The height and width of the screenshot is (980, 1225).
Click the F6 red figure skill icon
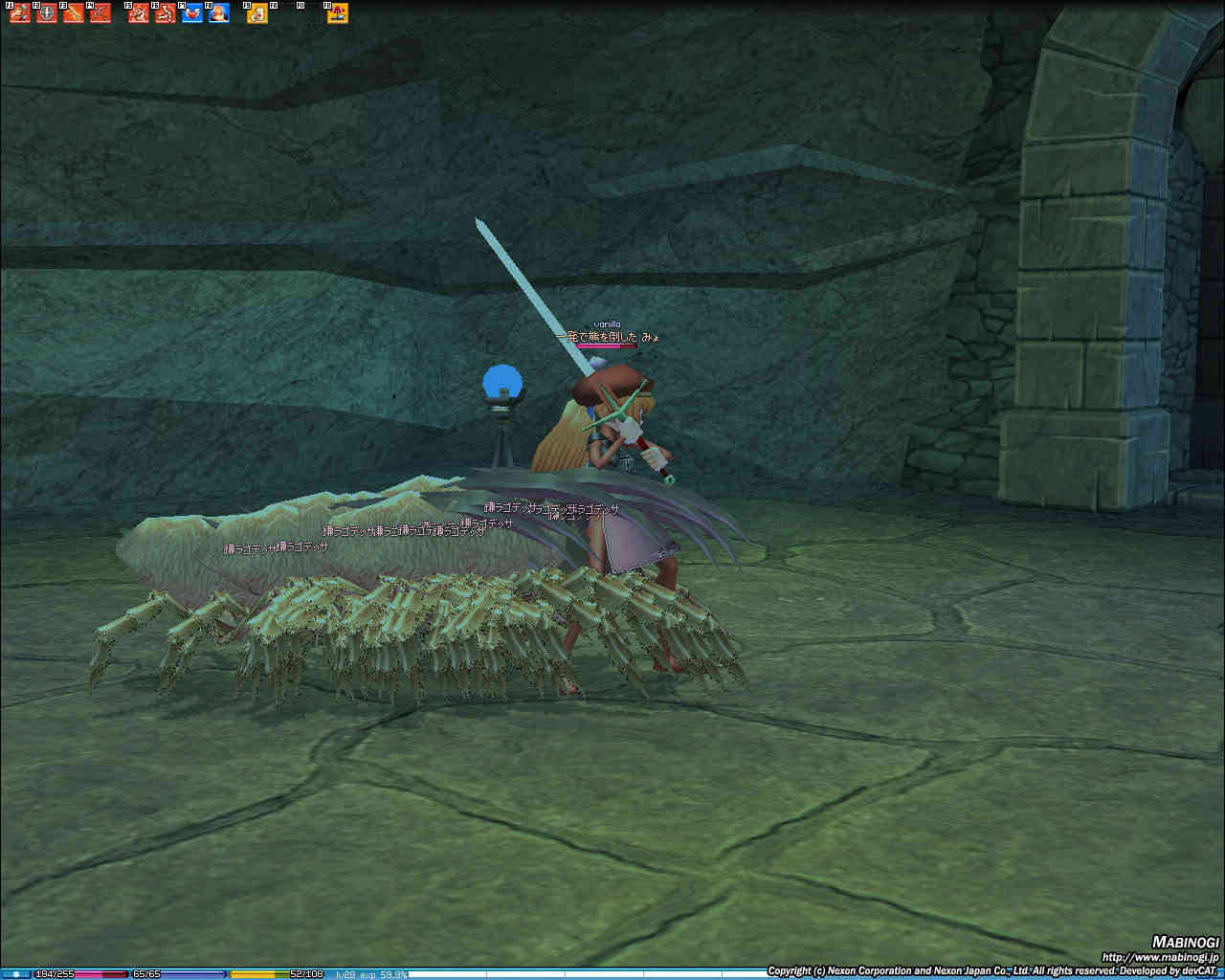tap(166, 13)
